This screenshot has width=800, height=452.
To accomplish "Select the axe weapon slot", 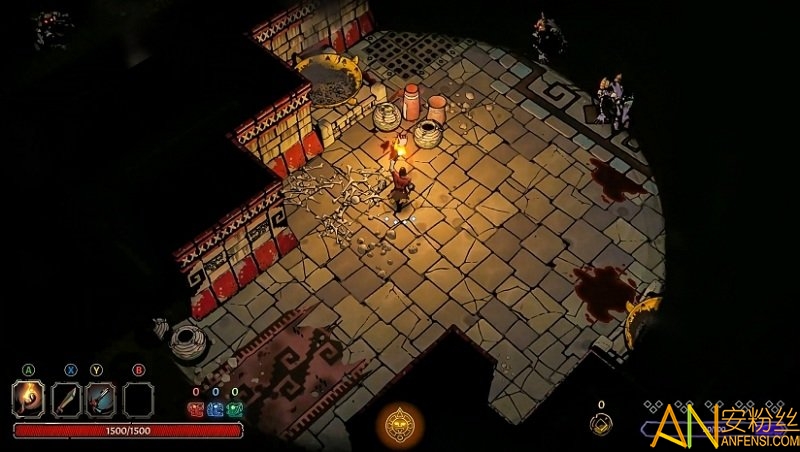I will tap(101, 400).
